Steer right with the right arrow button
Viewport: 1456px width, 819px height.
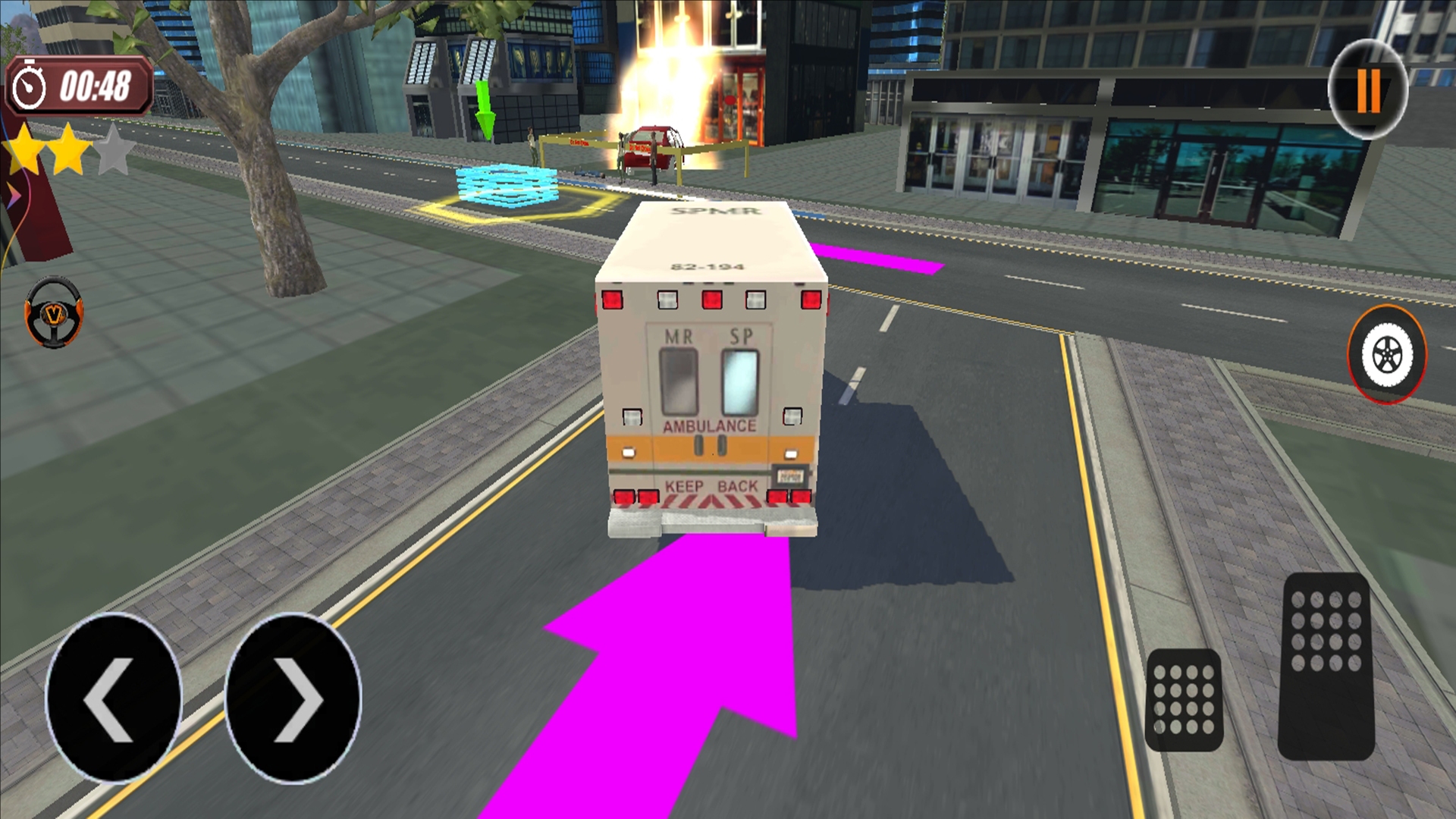pyautogui.click(x=293, y=698)
